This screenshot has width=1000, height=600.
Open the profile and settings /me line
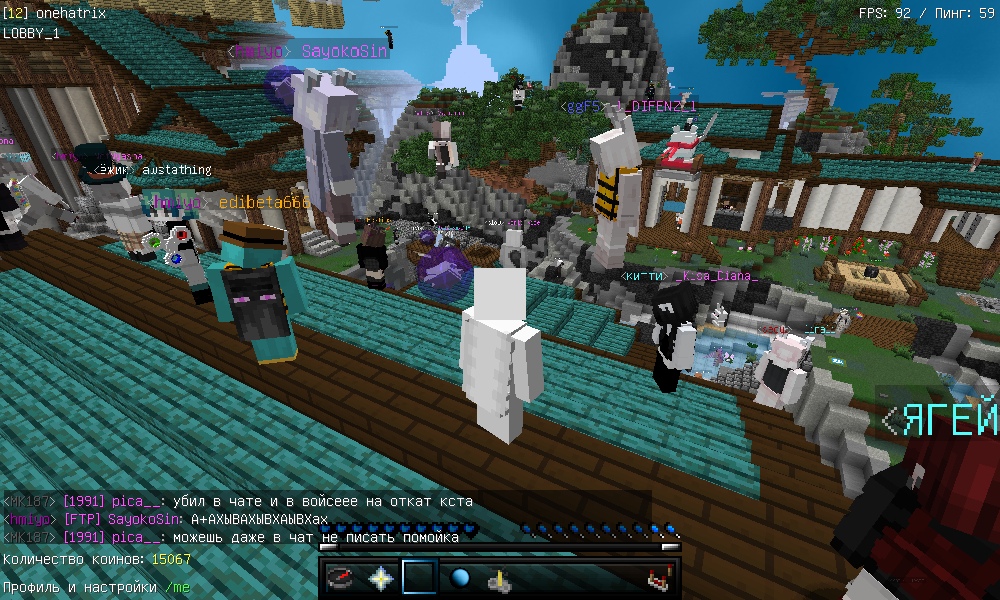(96, 587)
